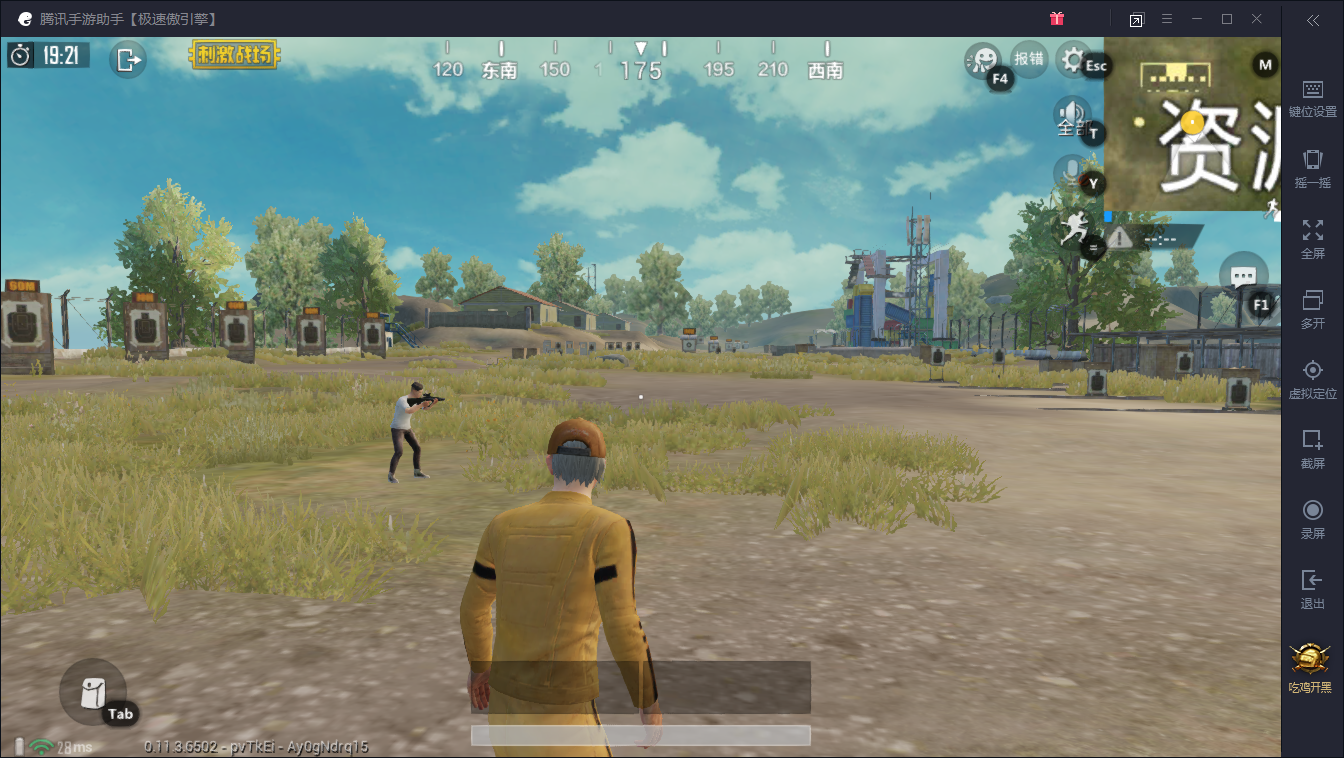Collapse the emulator sidebar with double-arrow

click(x=1313, y=20)
